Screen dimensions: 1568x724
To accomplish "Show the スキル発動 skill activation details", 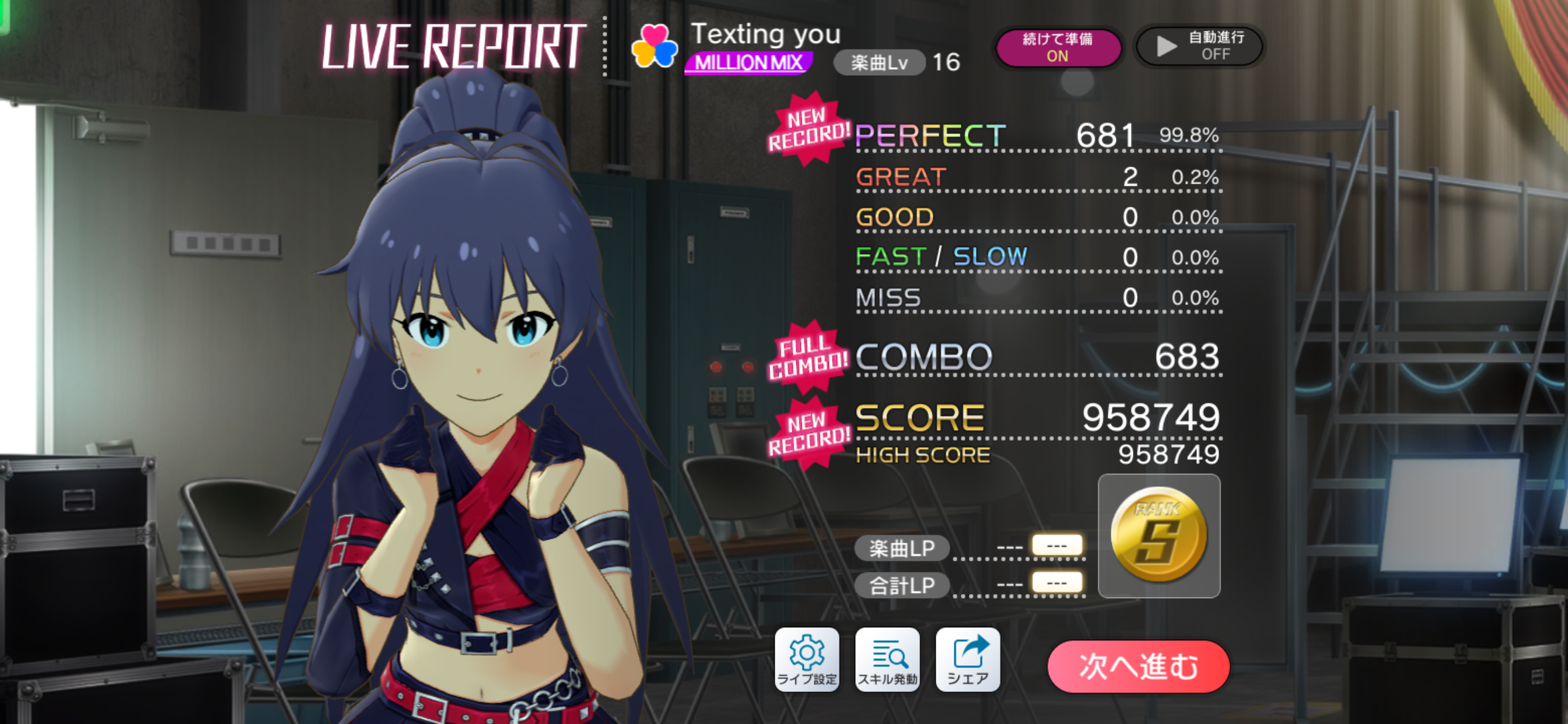I will coord(887,660).
